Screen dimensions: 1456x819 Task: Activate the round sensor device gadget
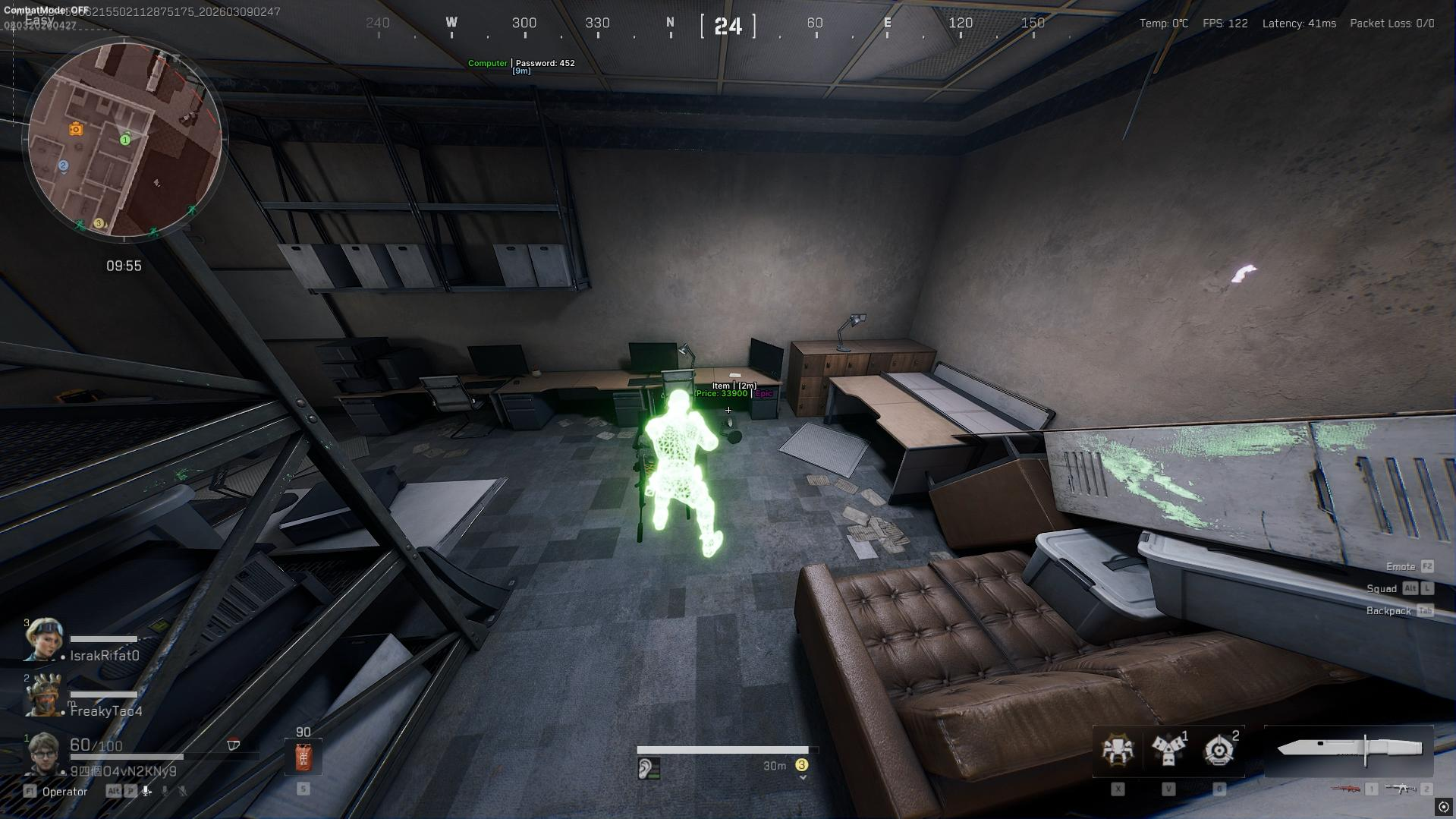pos(1219,750)
